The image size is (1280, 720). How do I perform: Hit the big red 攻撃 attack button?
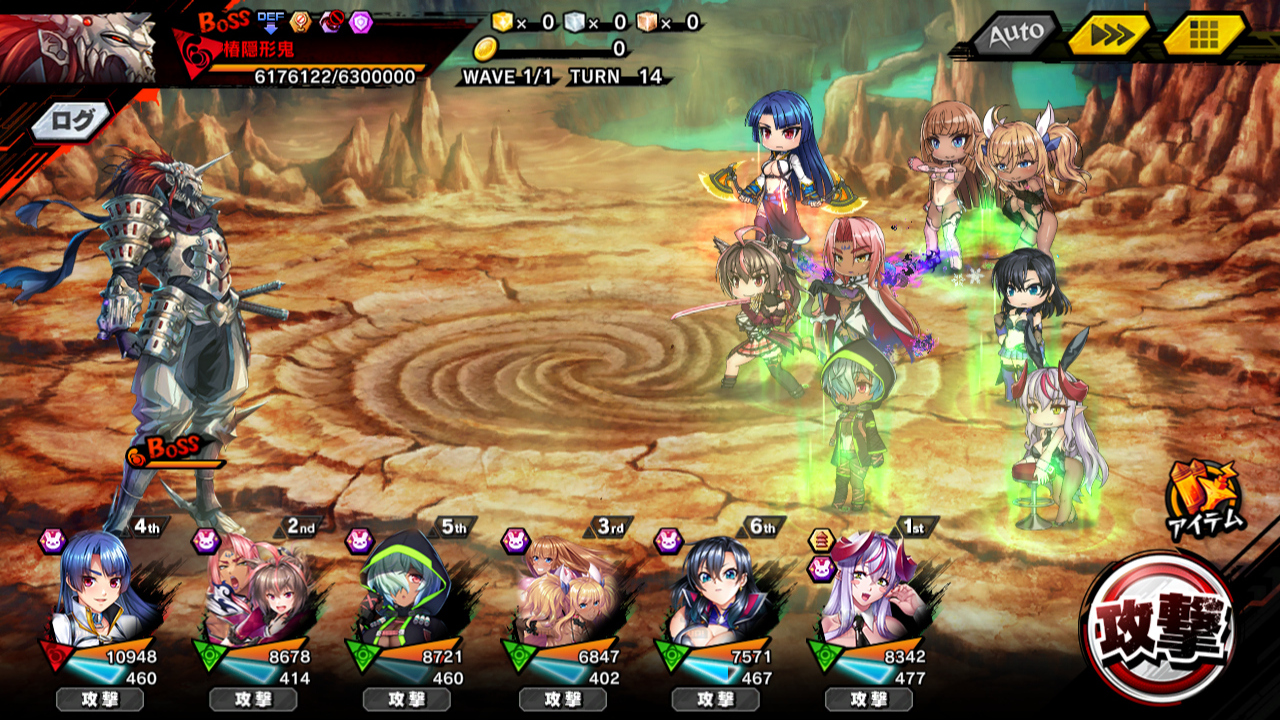pyautogui.click(x=1158, y=627)
